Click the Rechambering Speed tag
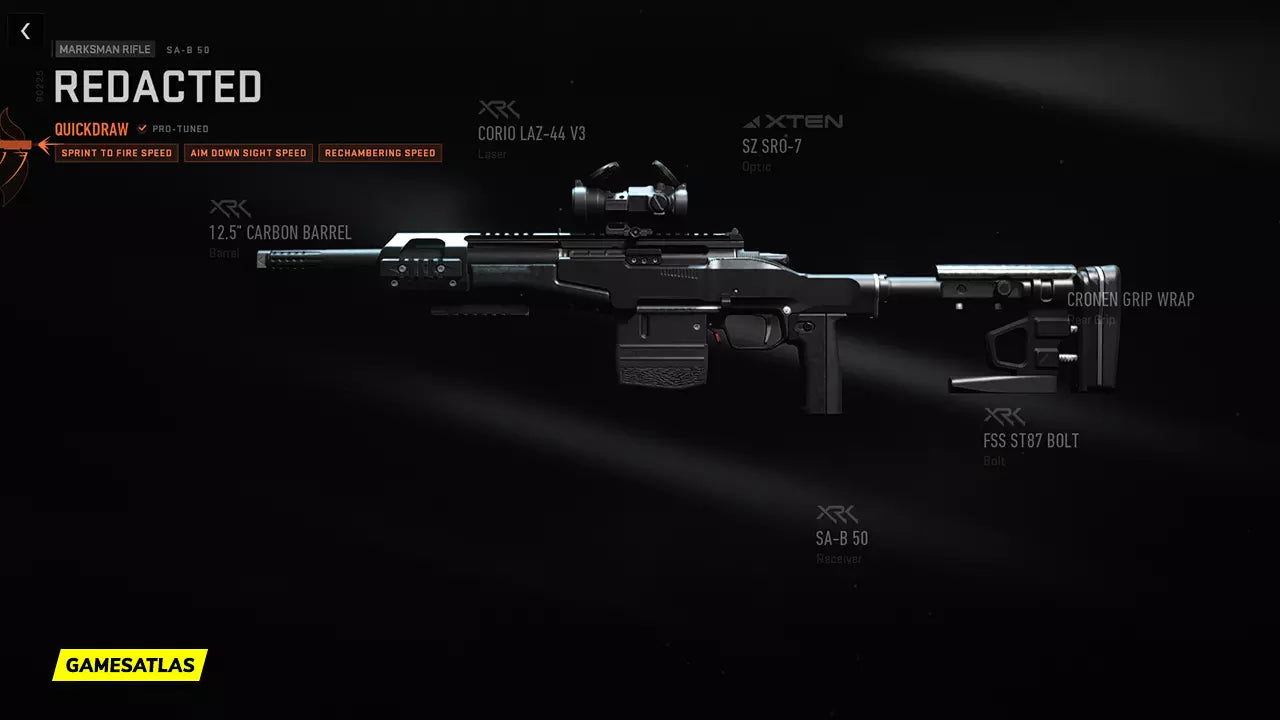The width and height of the screenshot is (1280, 720). pos(380,153)
